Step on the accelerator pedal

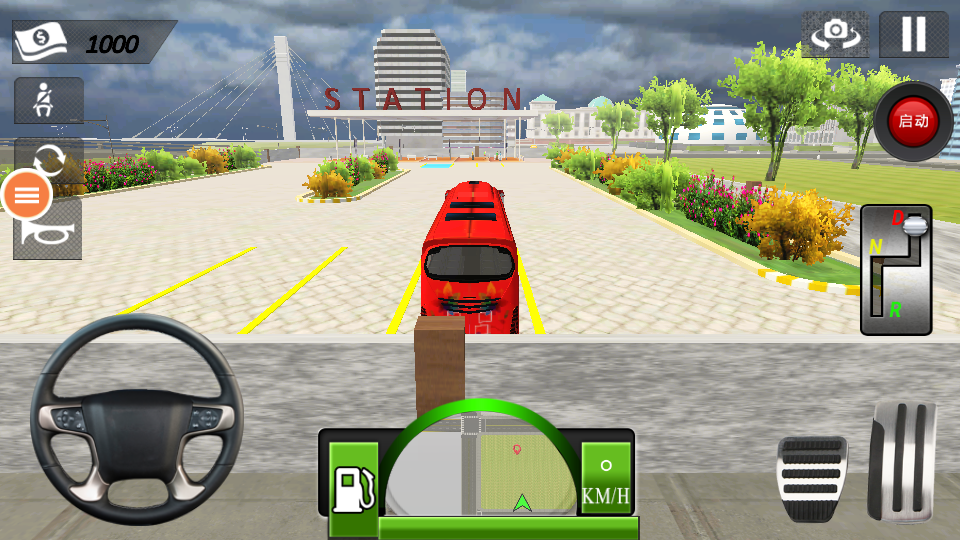click(902, 462)
